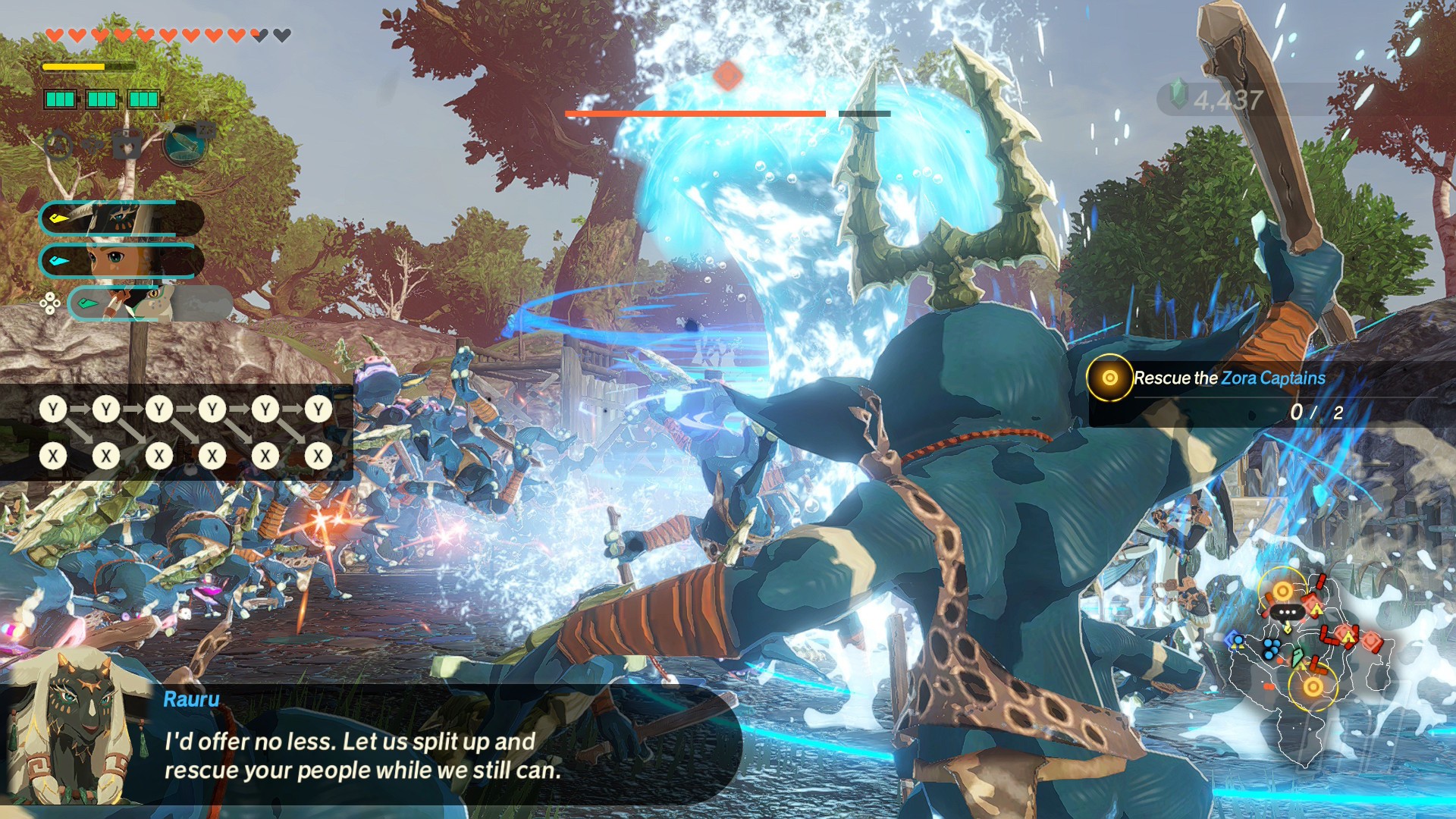
Task: Click the enemy target lock-on marker
Action: [x=728, y=75]
